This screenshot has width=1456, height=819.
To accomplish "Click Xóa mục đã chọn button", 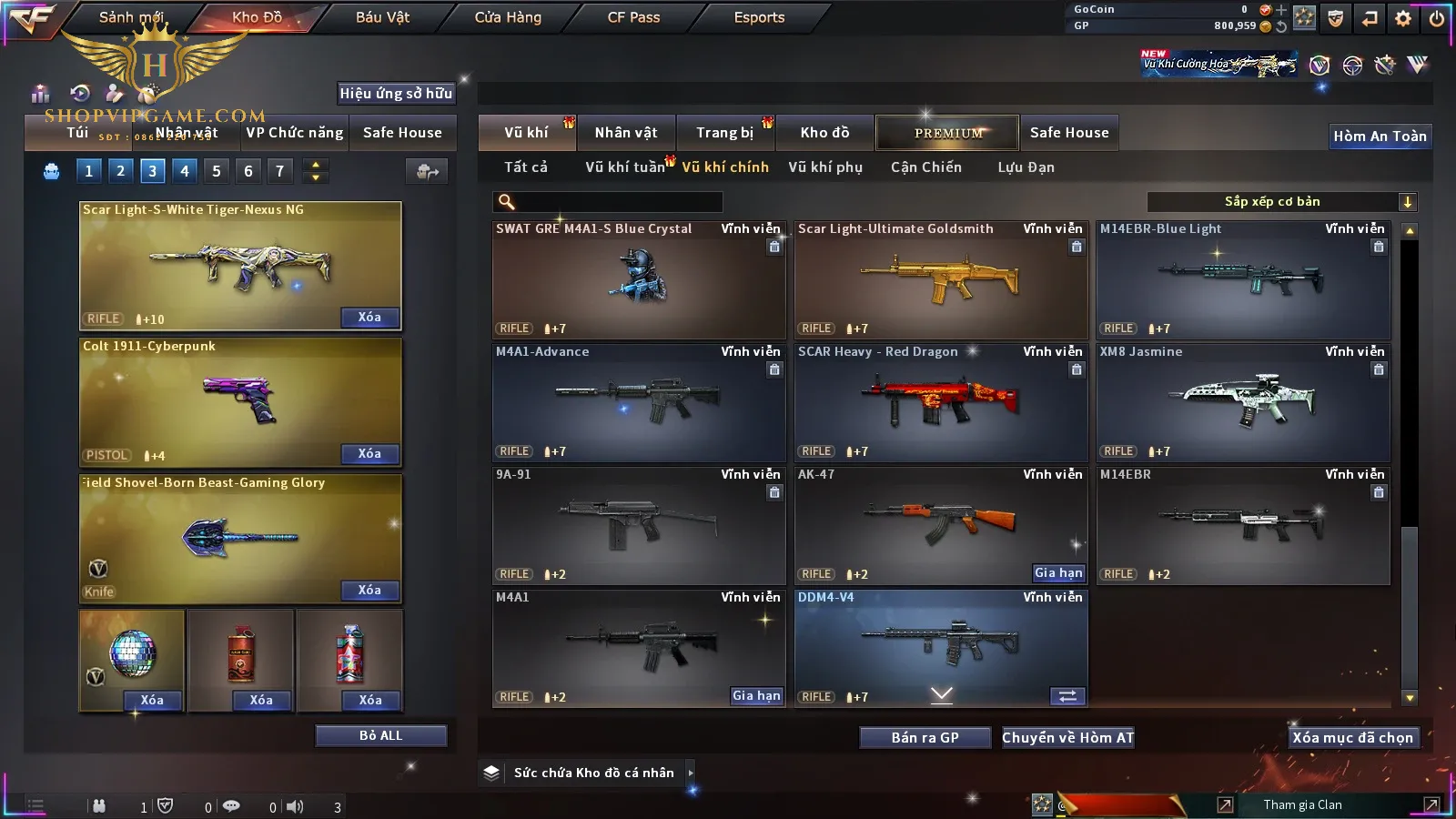I will coord(1352,738).
